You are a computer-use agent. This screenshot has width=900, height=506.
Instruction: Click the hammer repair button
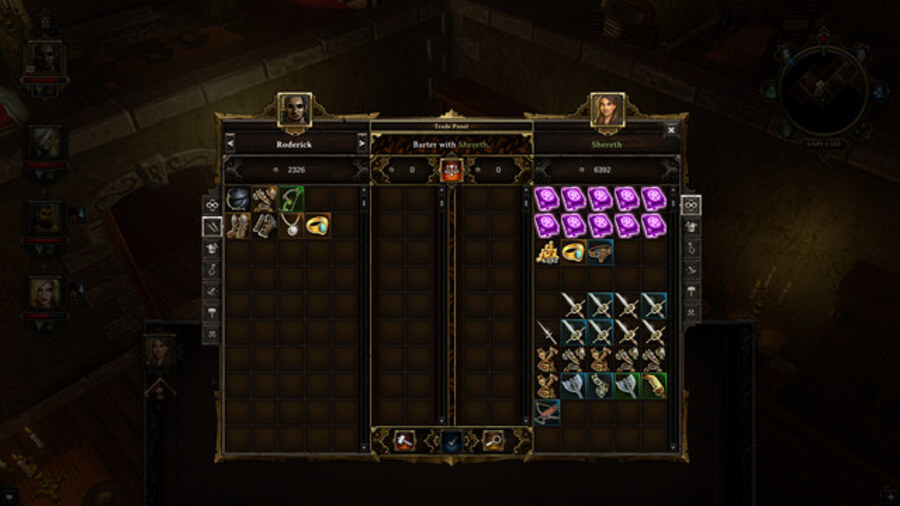tap(406, 440)
